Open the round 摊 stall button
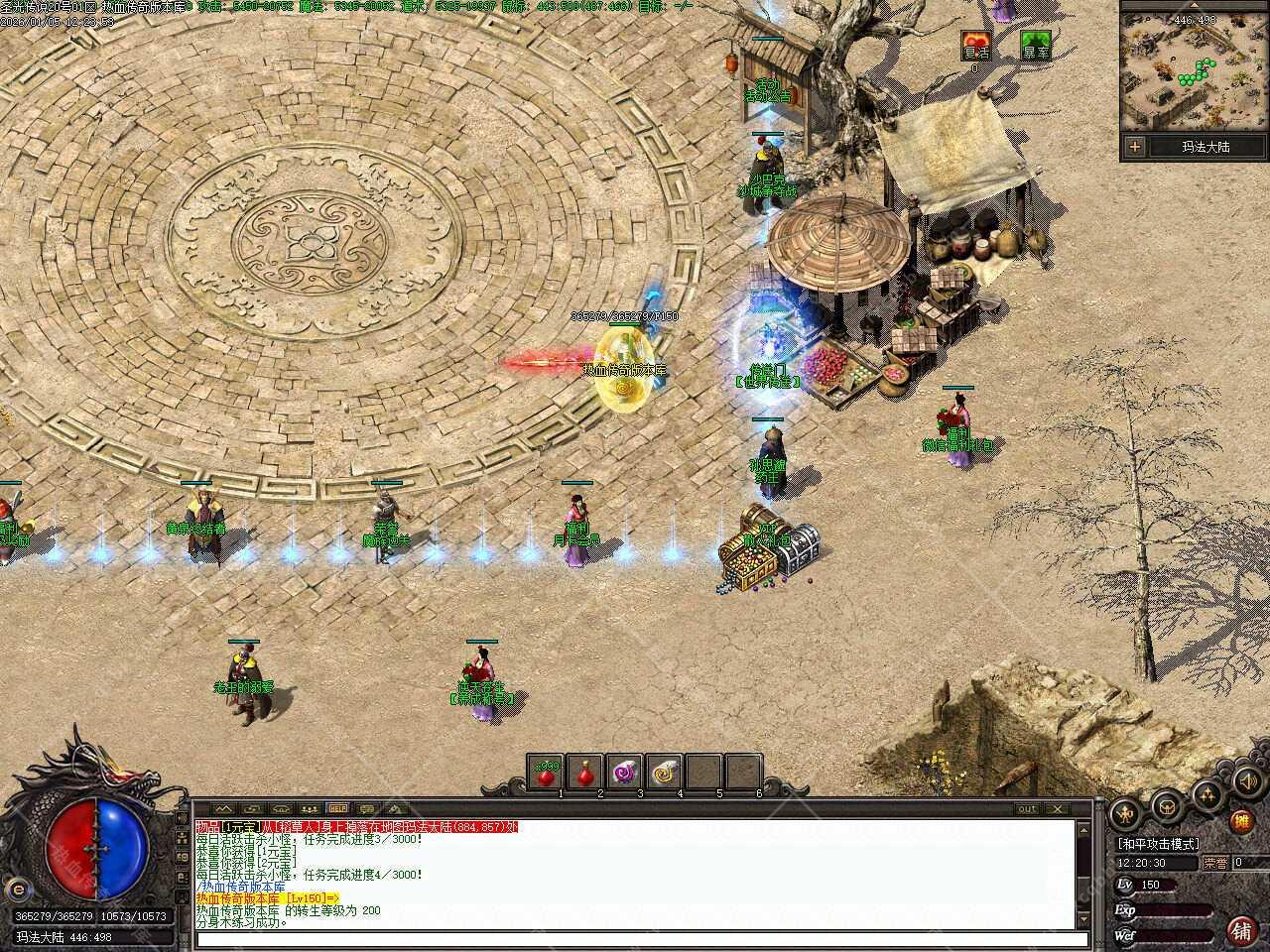This screenshot has width=1270, height=952. (1240, 821)
